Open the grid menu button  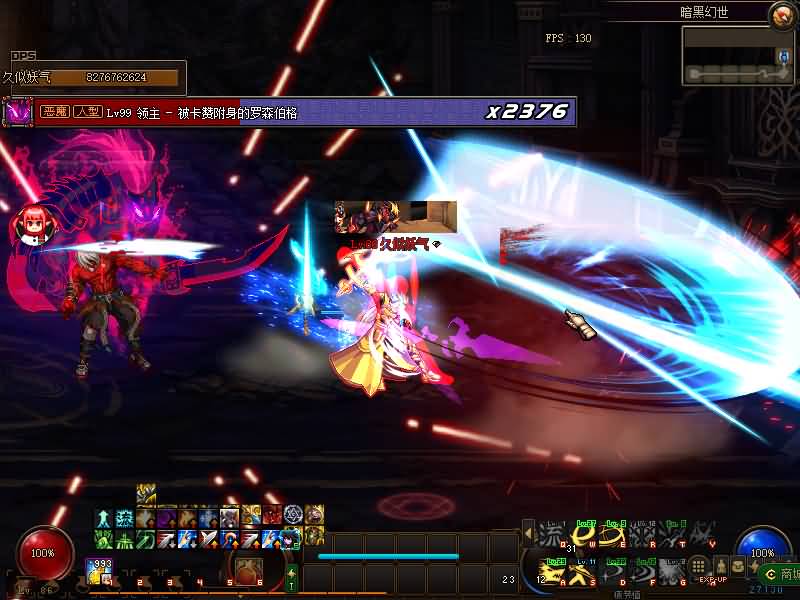699,568
